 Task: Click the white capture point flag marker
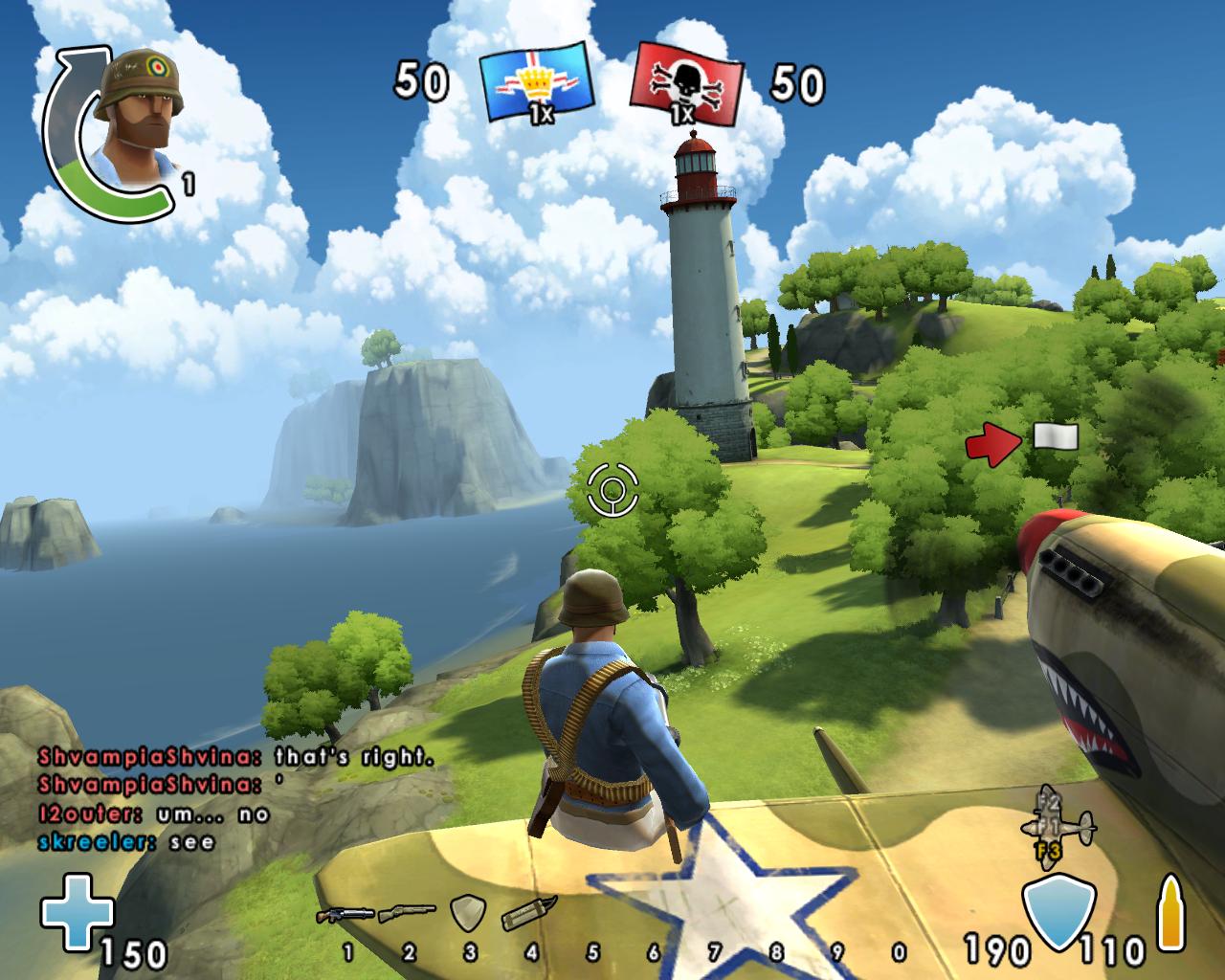click(x=1055, y=437)
